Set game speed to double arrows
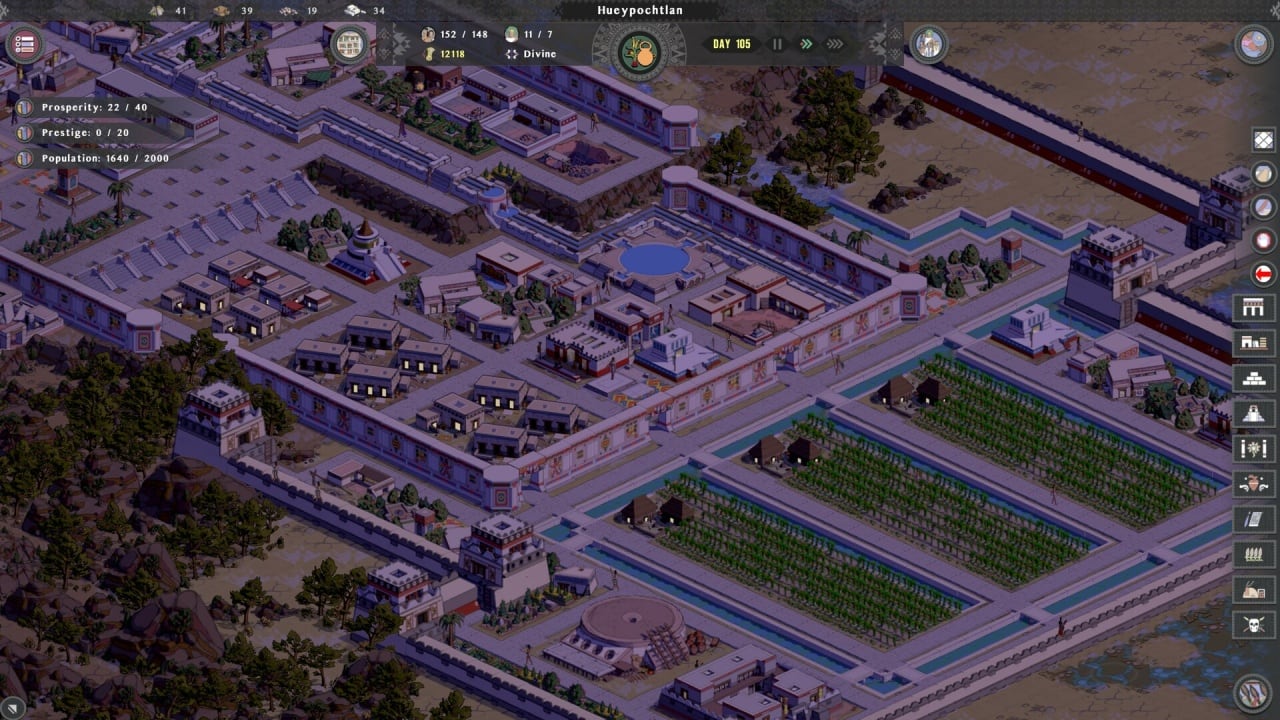1280x720 pixels. (x=806, y=44)
